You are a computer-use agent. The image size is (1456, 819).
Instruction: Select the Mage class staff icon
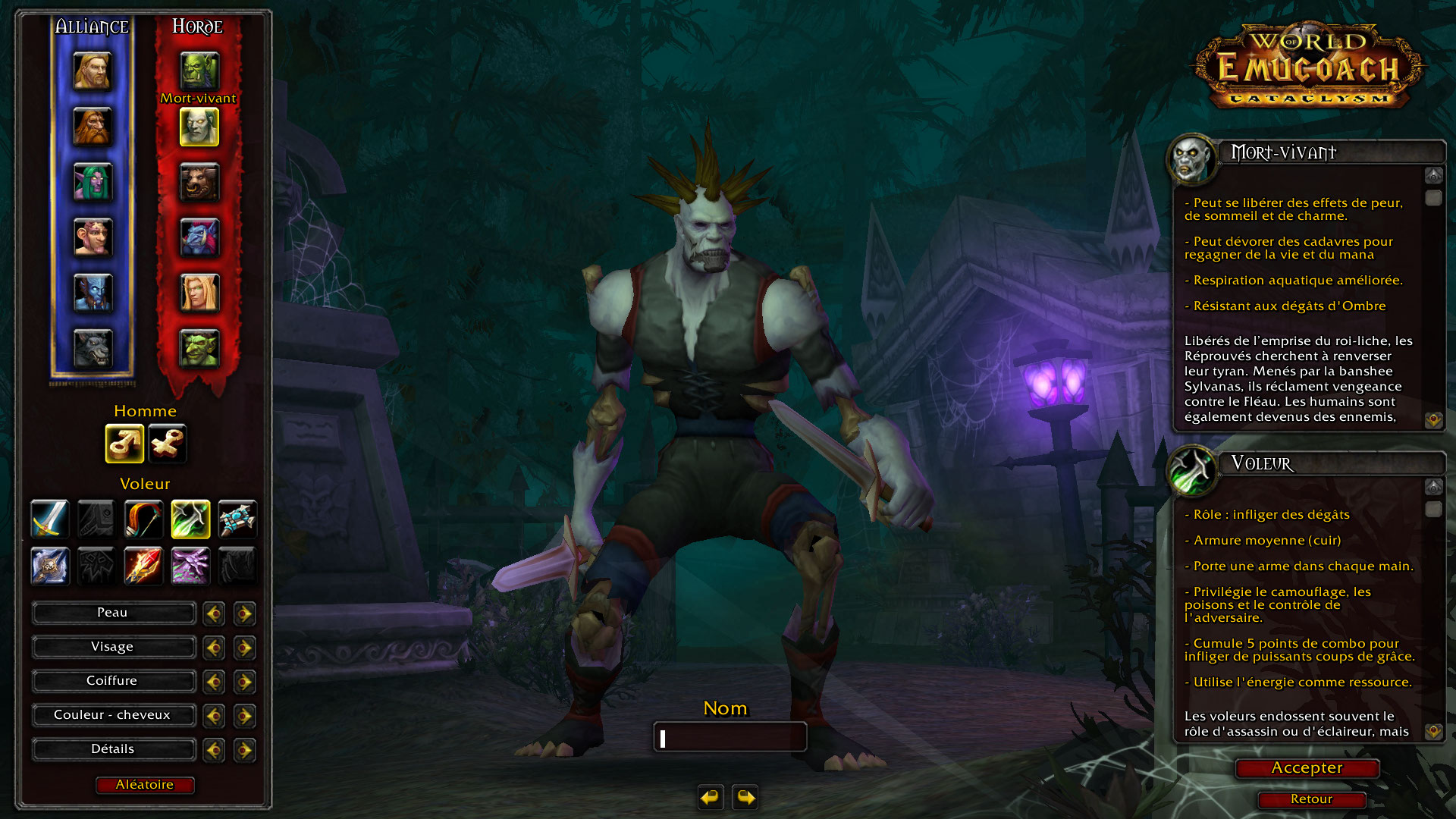[143, 566]
